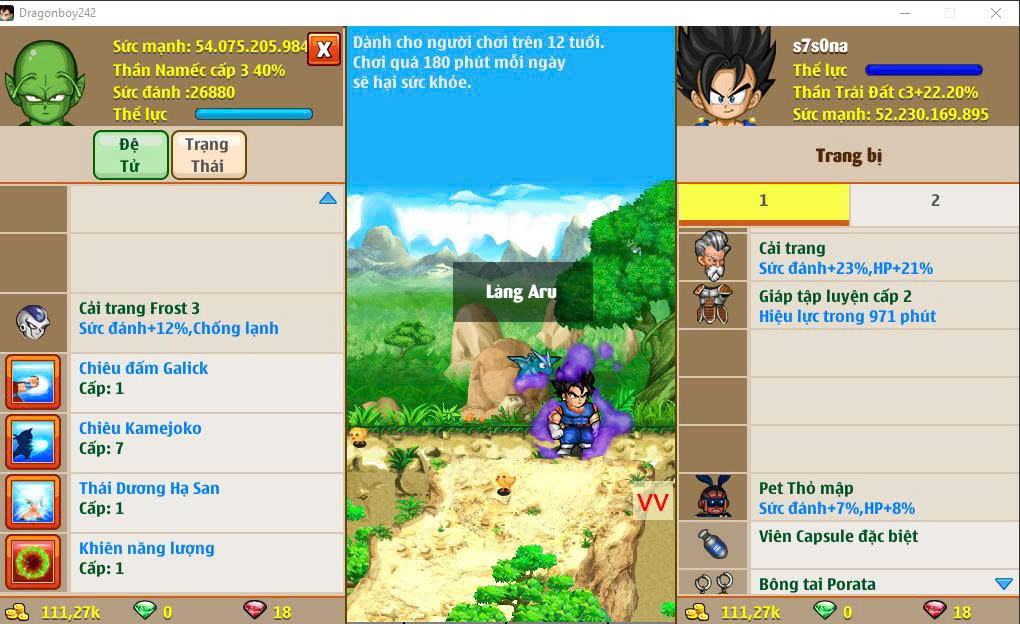Click the blue up arrow in disciple list
This screenshot has width=1020, height=624.
(328, 199)
